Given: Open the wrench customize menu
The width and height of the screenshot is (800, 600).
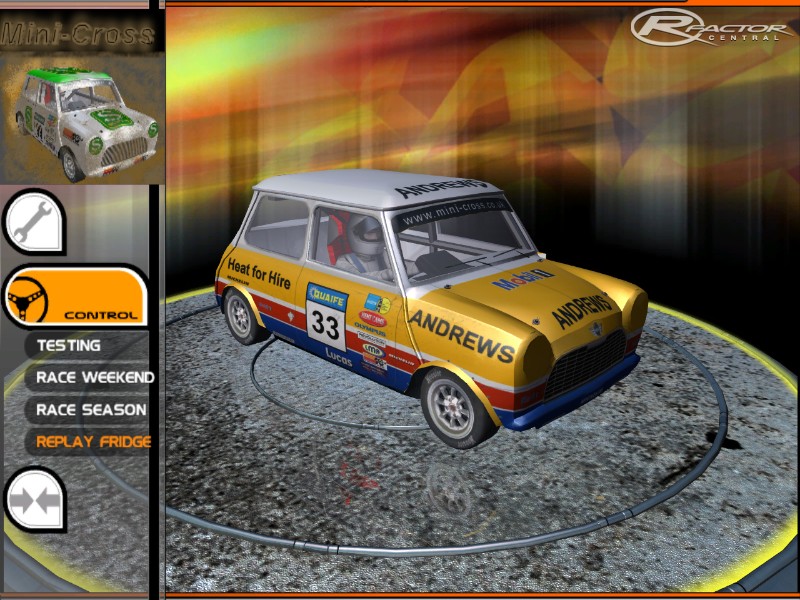Looking at the screenshot, I should point(35,221).
